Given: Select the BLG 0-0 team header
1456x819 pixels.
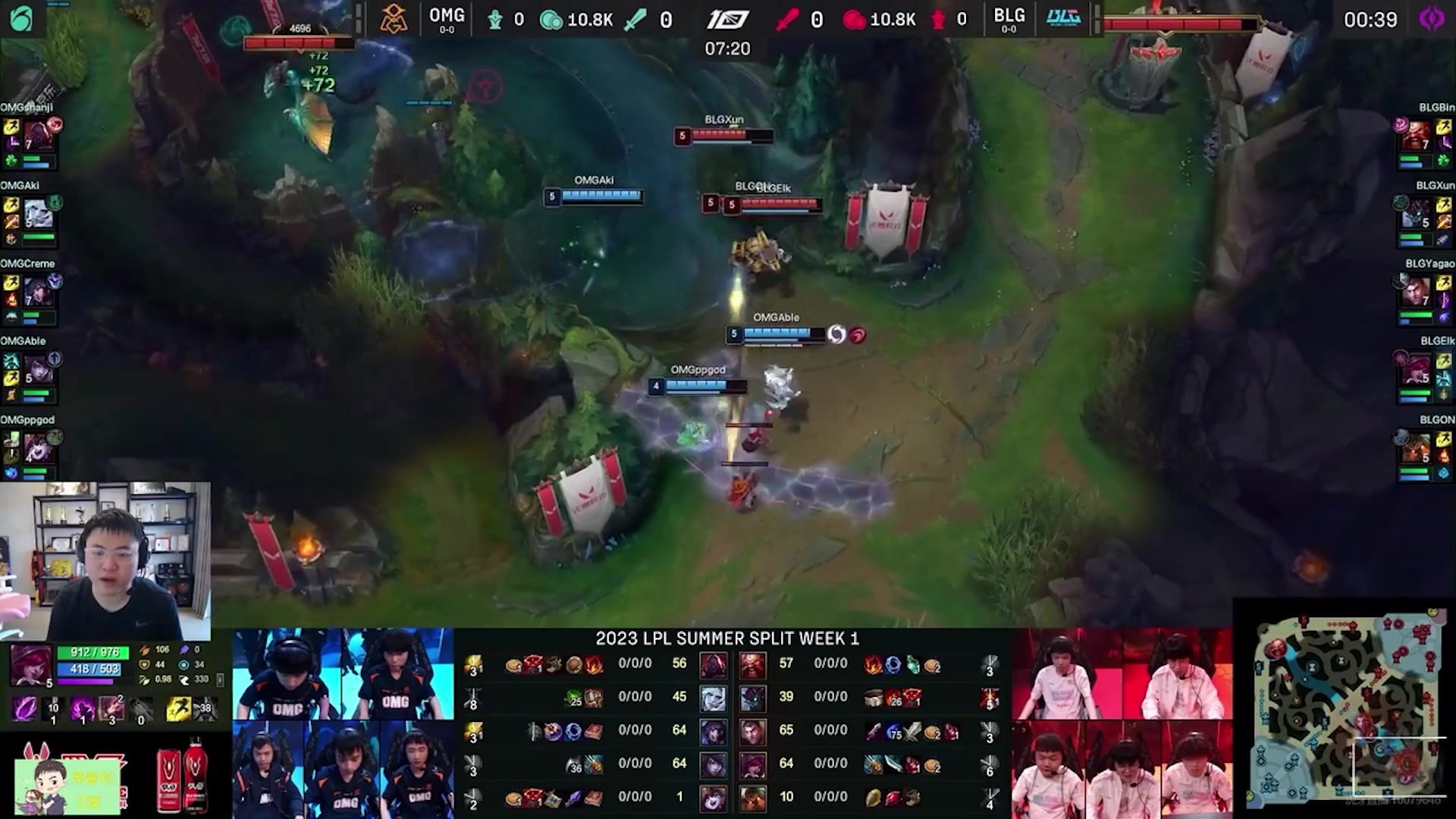Looking at the screenshot, I should point(1010,19).
